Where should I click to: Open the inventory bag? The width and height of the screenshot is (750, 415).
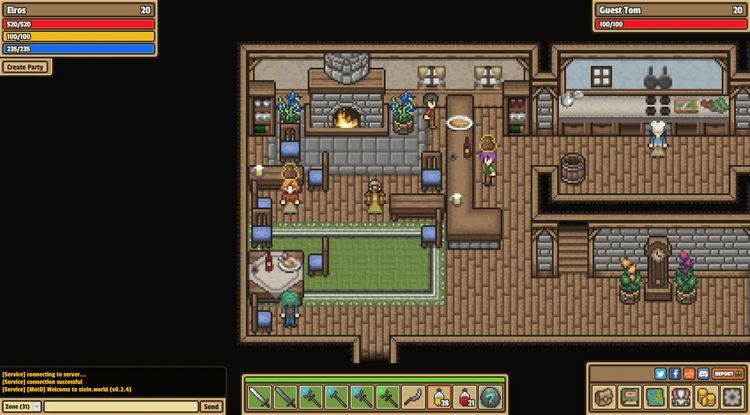(x=604, y=396)
